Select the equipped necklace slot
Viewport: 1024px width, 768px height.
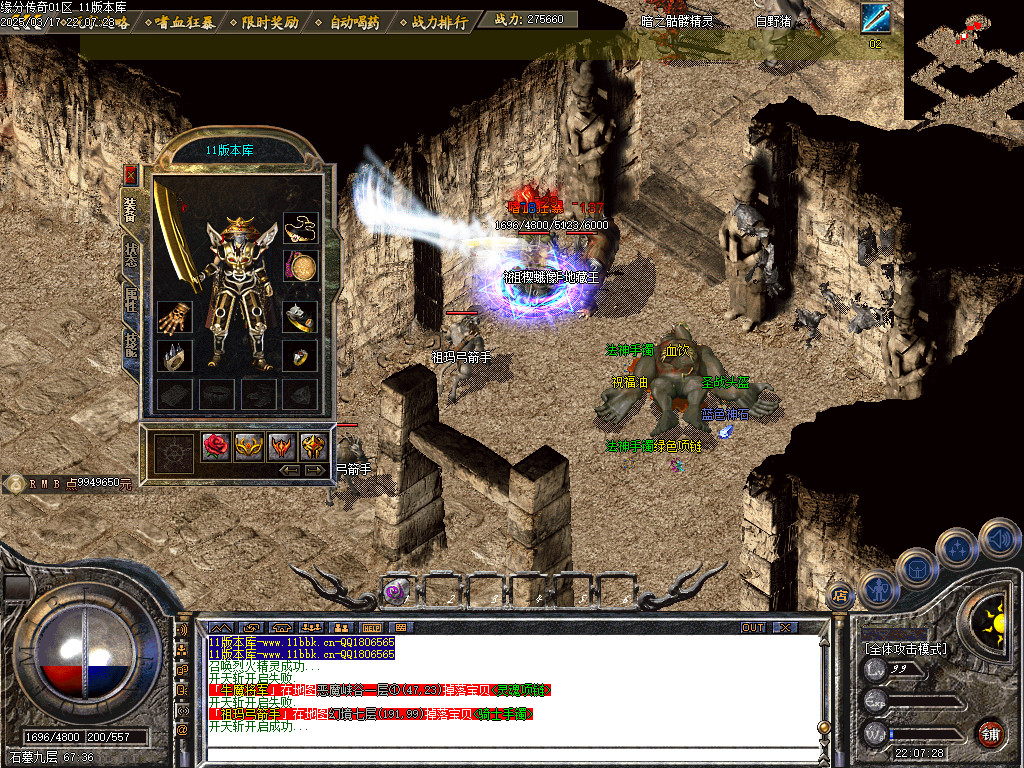click(x=299, y=229)
